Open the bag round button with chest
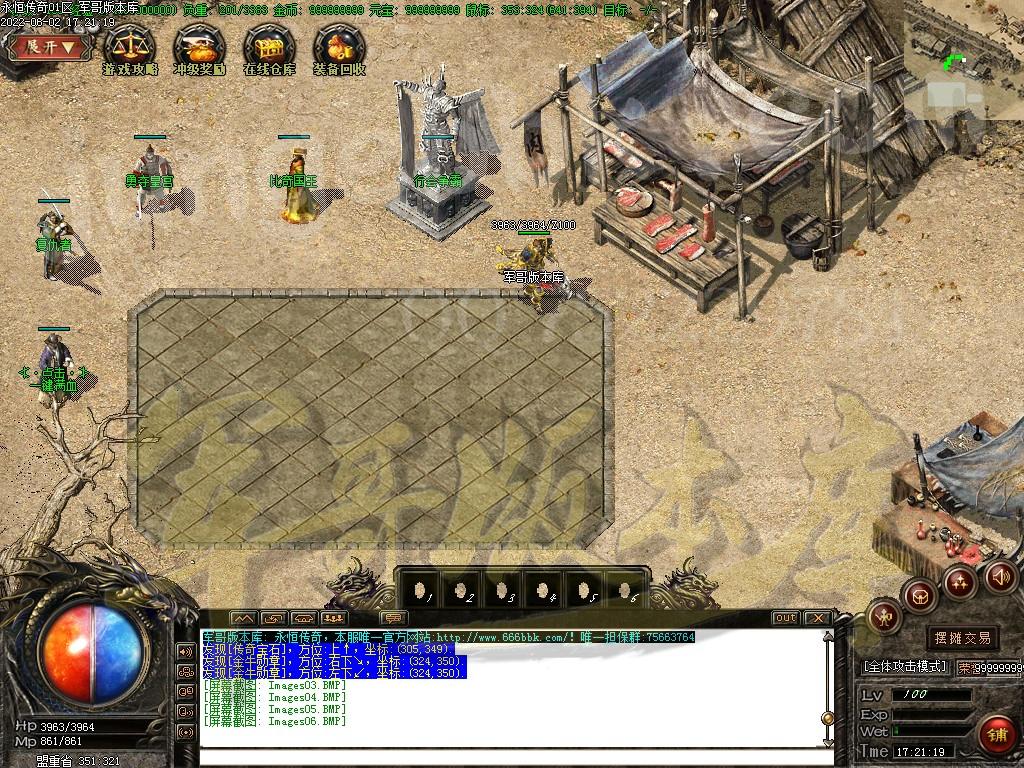The height and width of the screenshot is (768, 1024). pyautogui.click(x=920, y=596)
